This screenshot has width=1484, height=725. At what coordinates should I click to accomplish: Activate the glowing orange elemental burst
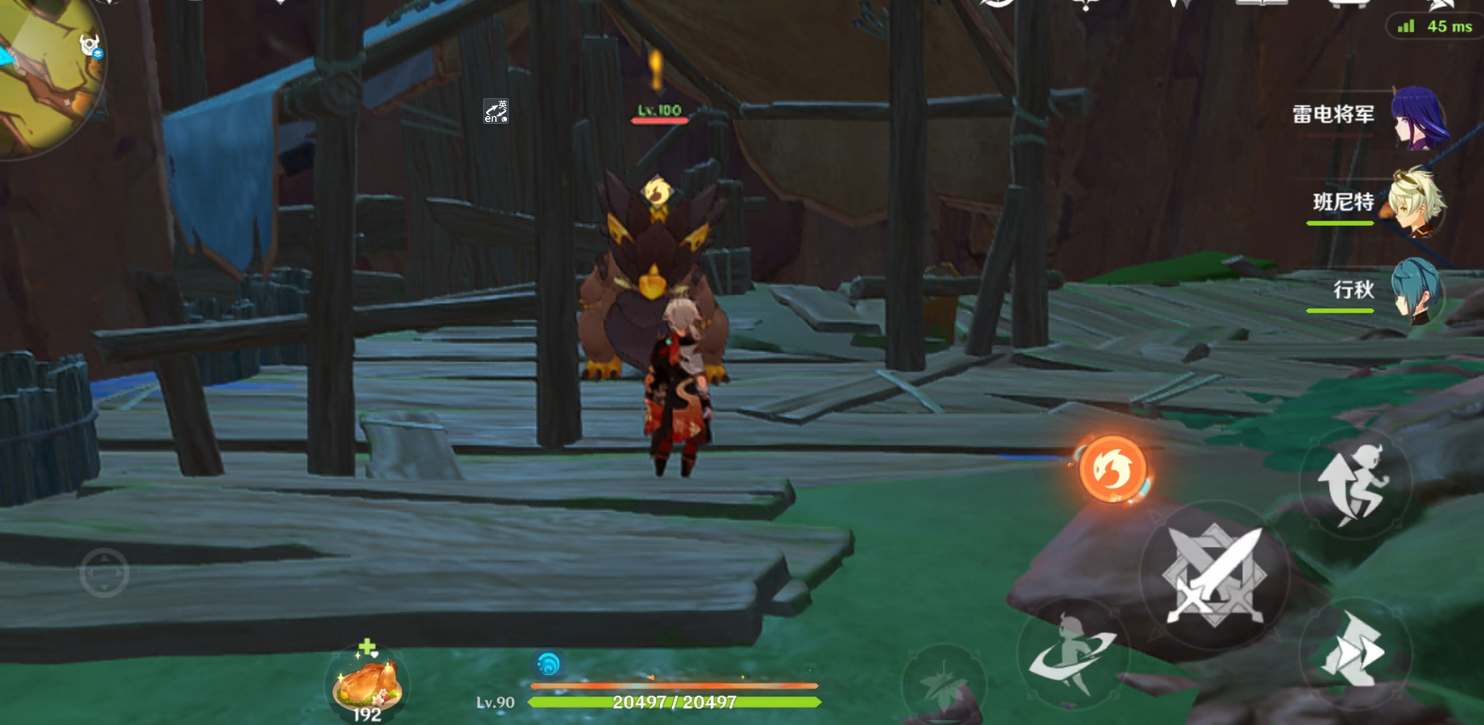click(x=1113, y=469)
